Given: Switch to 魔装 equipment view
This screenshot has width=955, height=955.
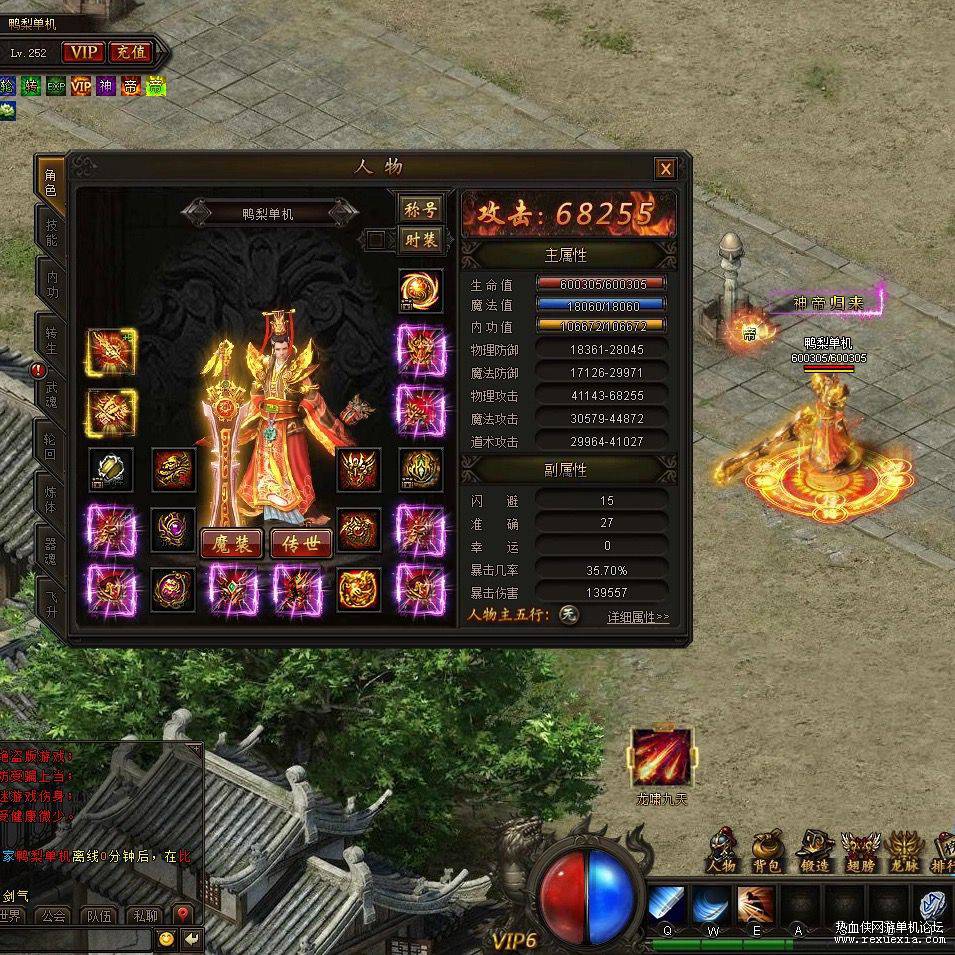Looking at the screenshot, I should click(x=232, y=543).
